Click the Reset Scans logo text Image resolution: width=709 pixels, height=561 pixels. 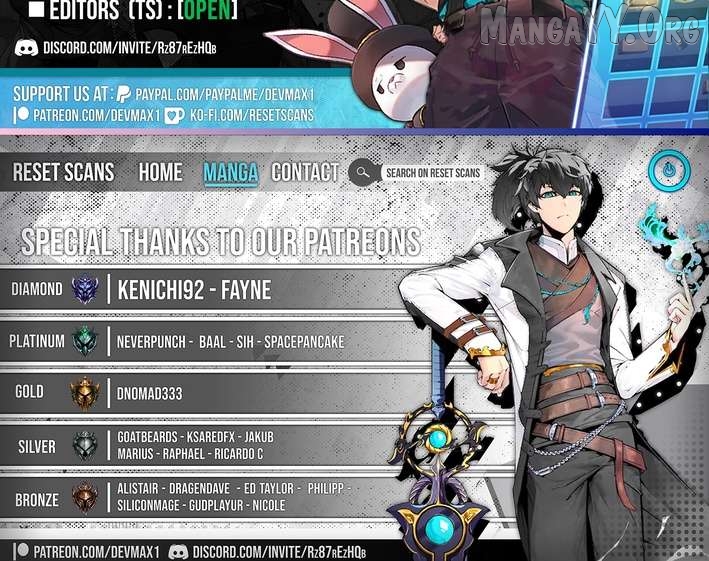pyautogui.click(x=63, y=172)
